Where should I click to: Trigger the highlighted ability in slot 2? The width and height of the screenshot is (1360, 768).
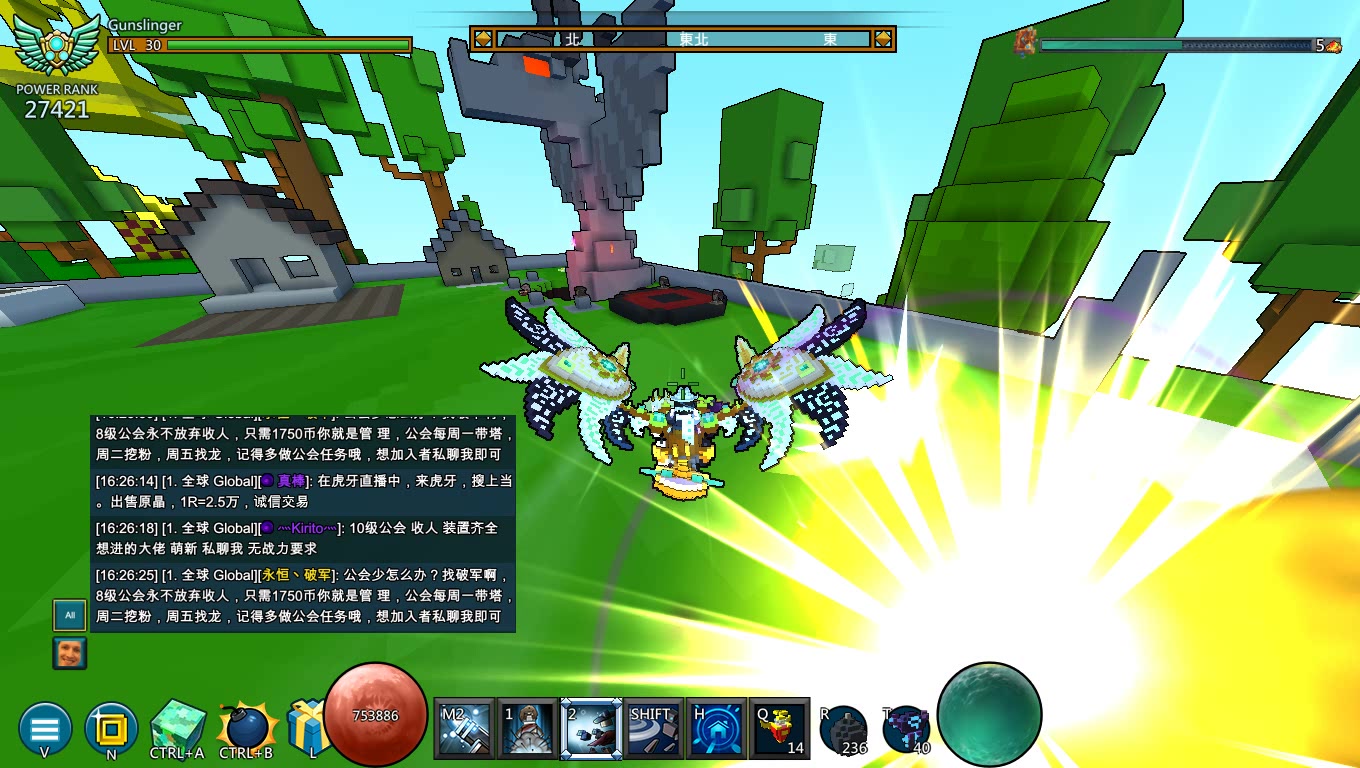click(x=590, y=729)
